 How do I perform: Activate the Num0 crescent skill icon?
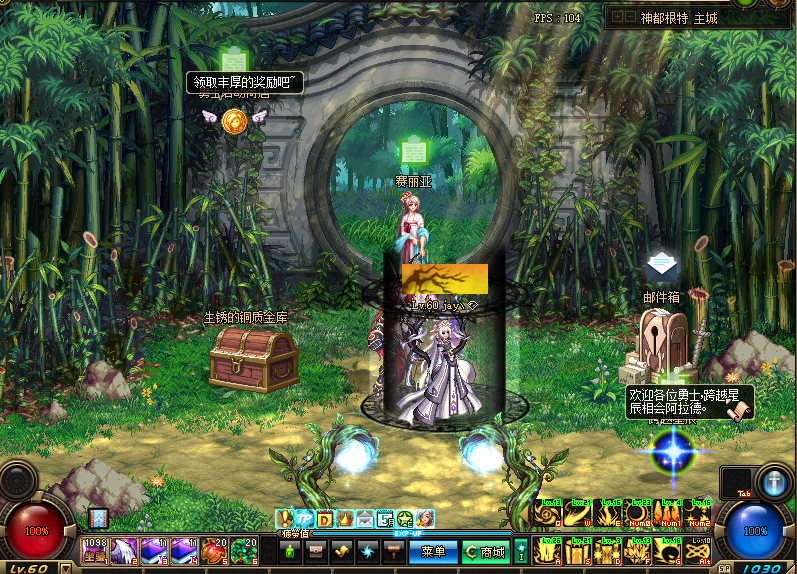[638, 514]
